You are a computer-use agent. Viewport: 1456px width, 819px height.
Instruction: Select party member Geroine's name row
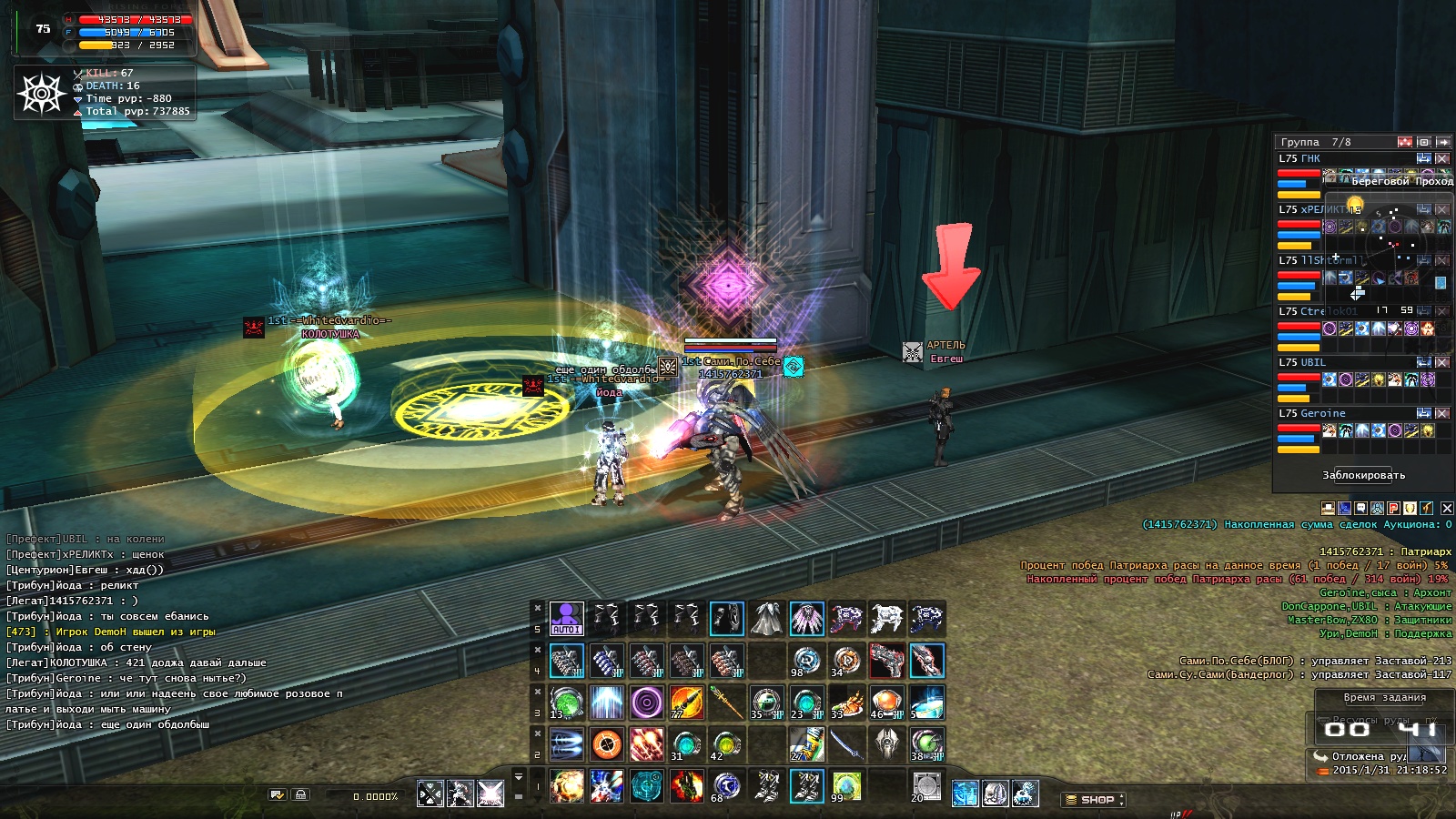pos(1310,413)
